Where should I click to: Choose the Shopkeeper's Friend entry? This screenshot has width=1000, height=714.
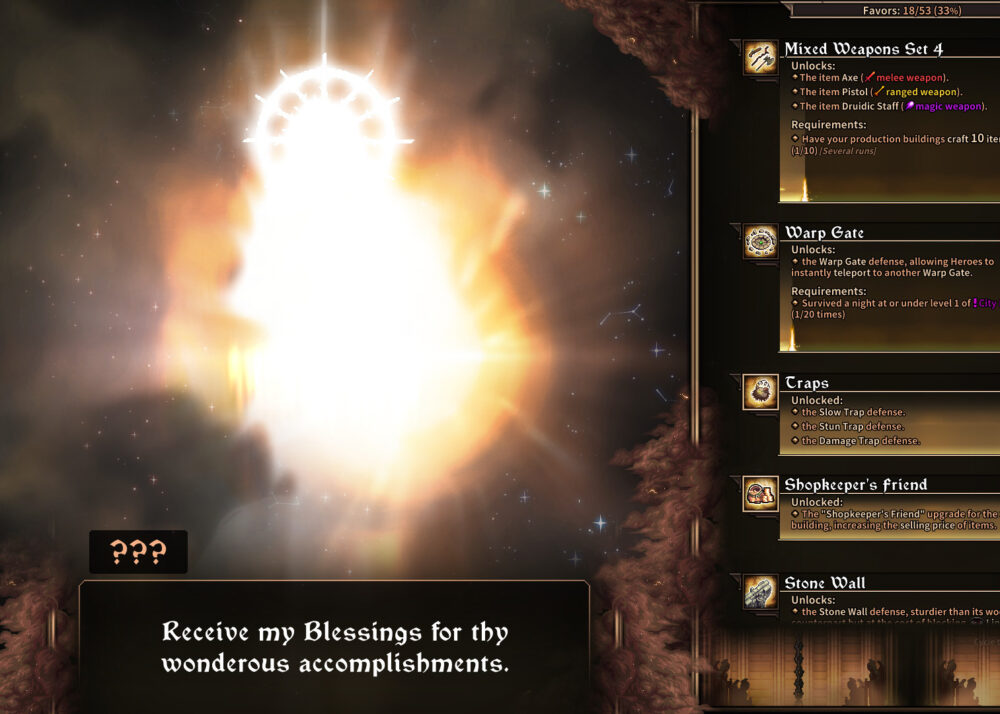(x=855, y=485)
